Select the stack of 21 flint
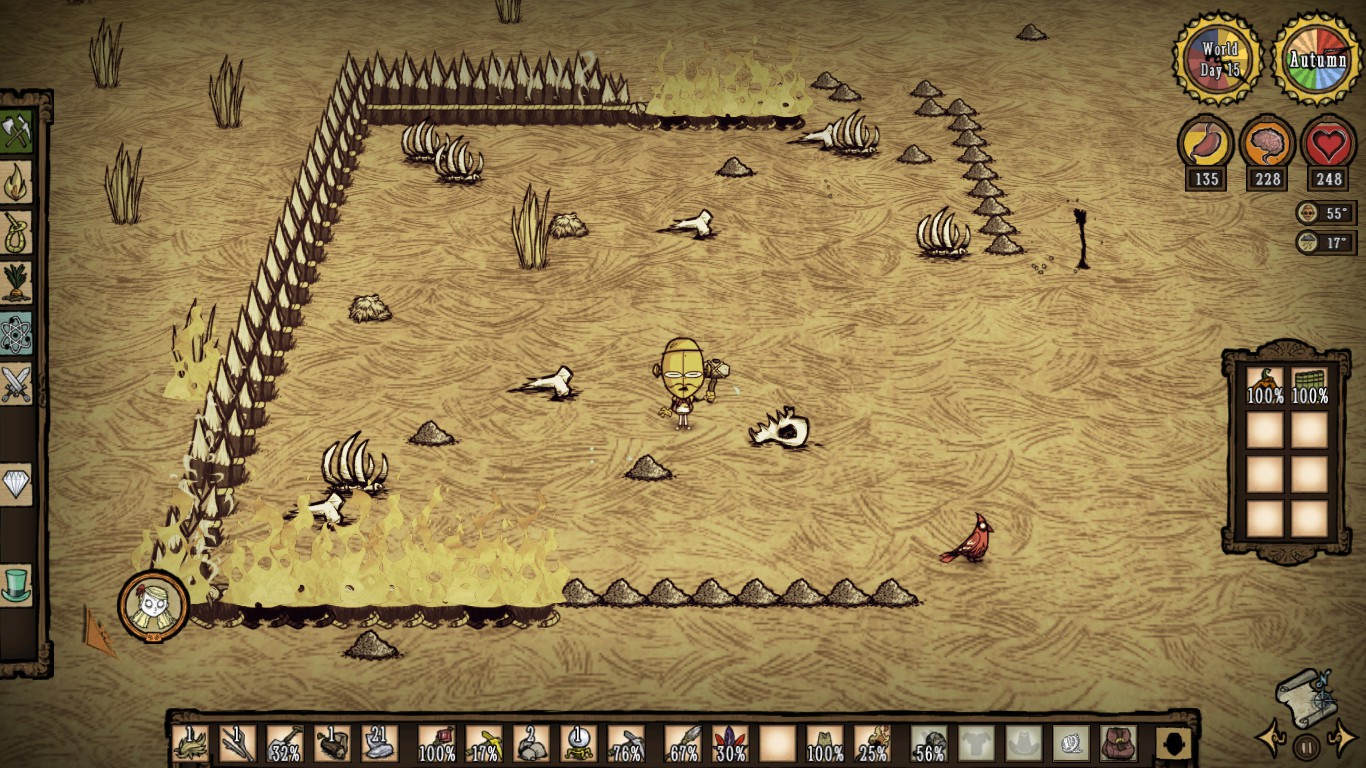Image resolution: width=1366 pixels, height=768 pixels. (x=380, y=743)
